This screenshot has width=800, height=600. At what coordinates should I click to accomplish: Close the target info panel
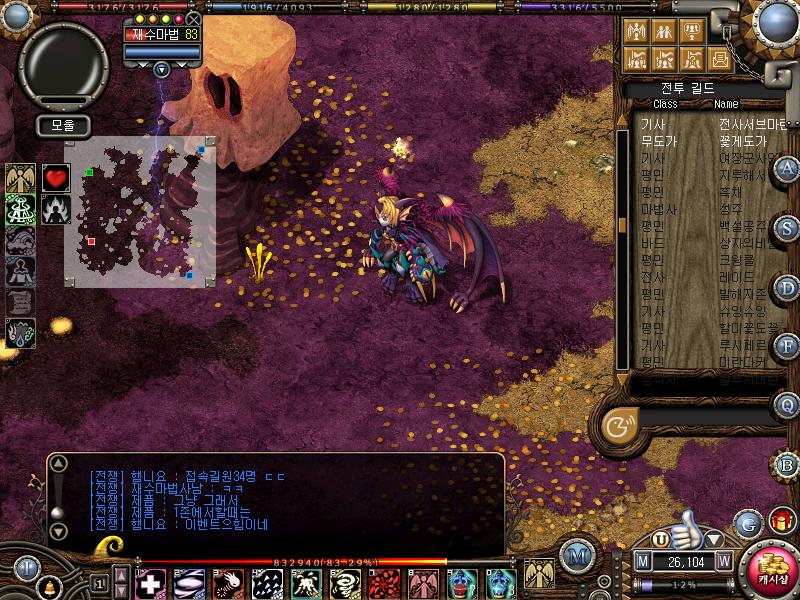[193, 19]
